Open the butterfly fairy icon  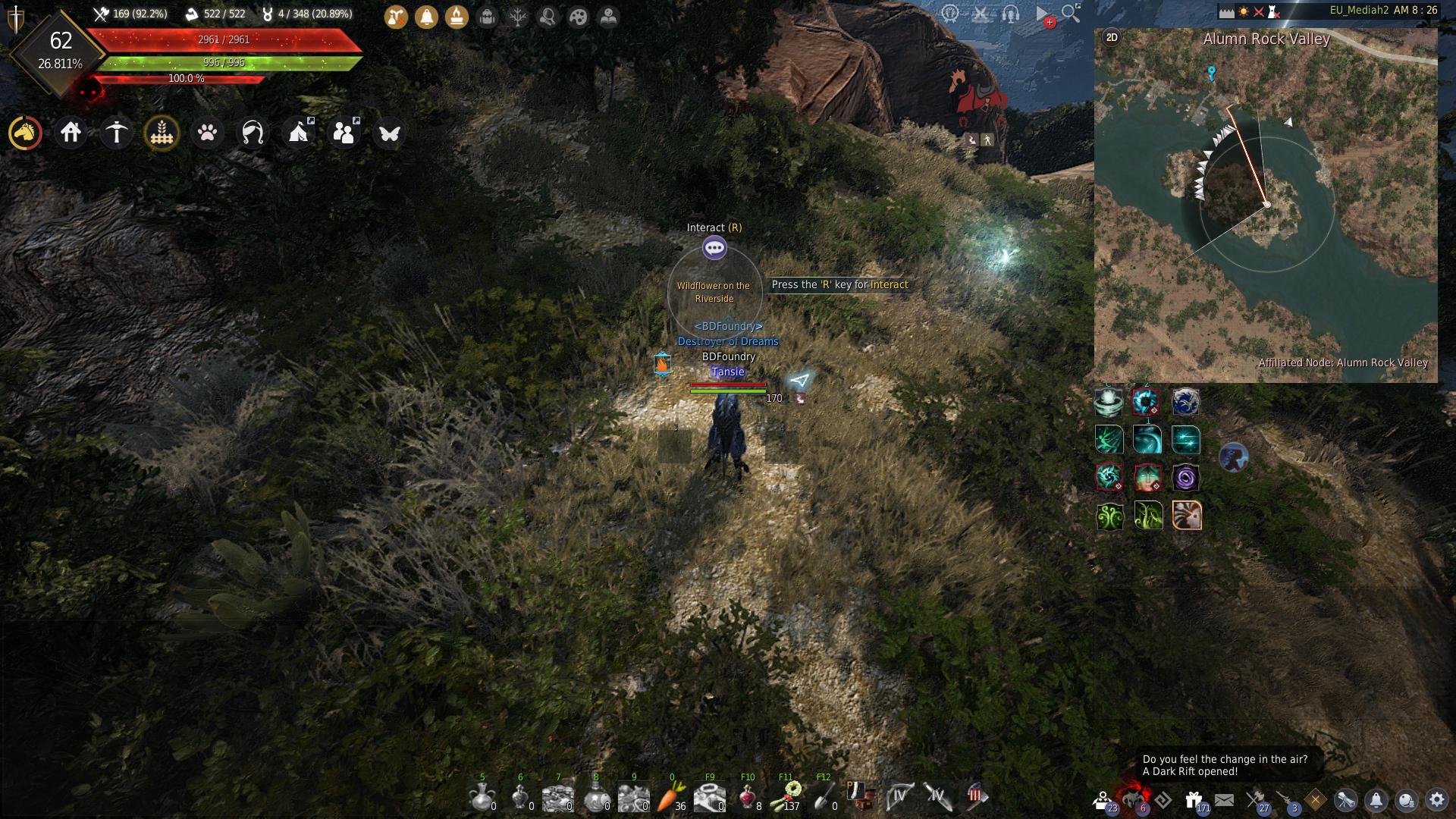click(389, 133)
